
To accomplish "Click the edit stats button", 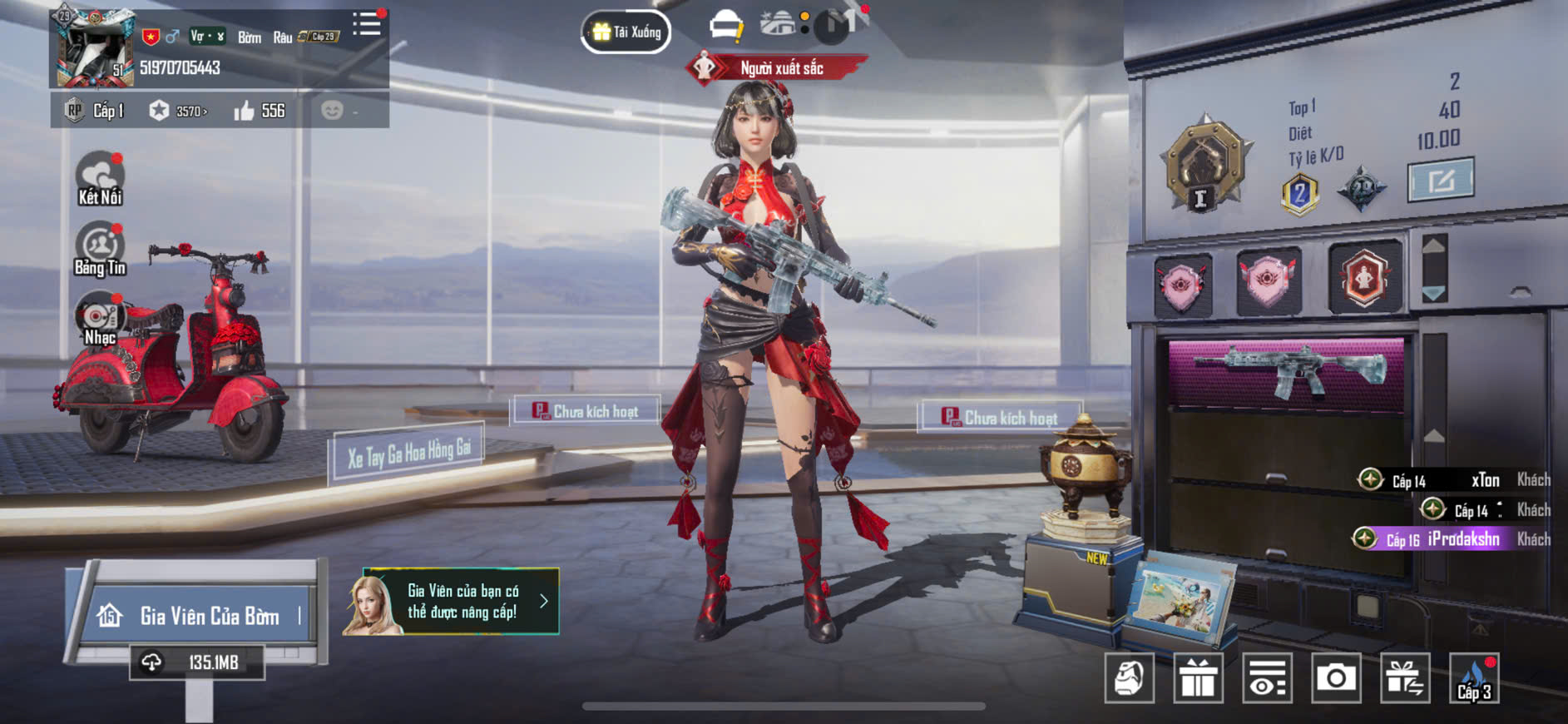I will [x=1441, y=179].
